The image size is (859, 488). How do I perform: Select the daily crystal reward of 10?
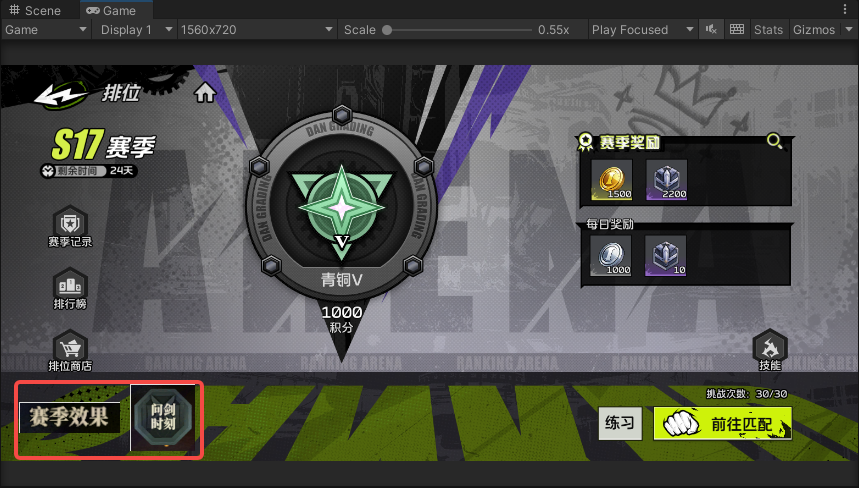point(665,254)
